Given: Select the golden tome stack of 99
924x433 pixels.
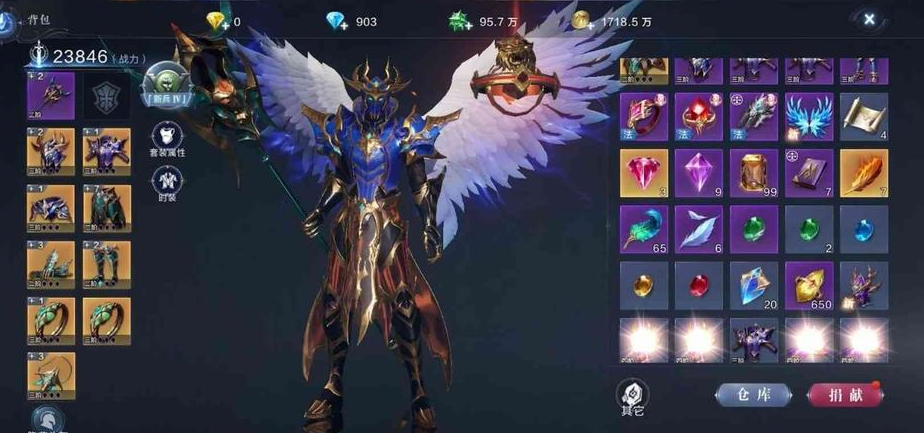Looking at the screenshot, I should pyautogui.click(x=753, y=173).
